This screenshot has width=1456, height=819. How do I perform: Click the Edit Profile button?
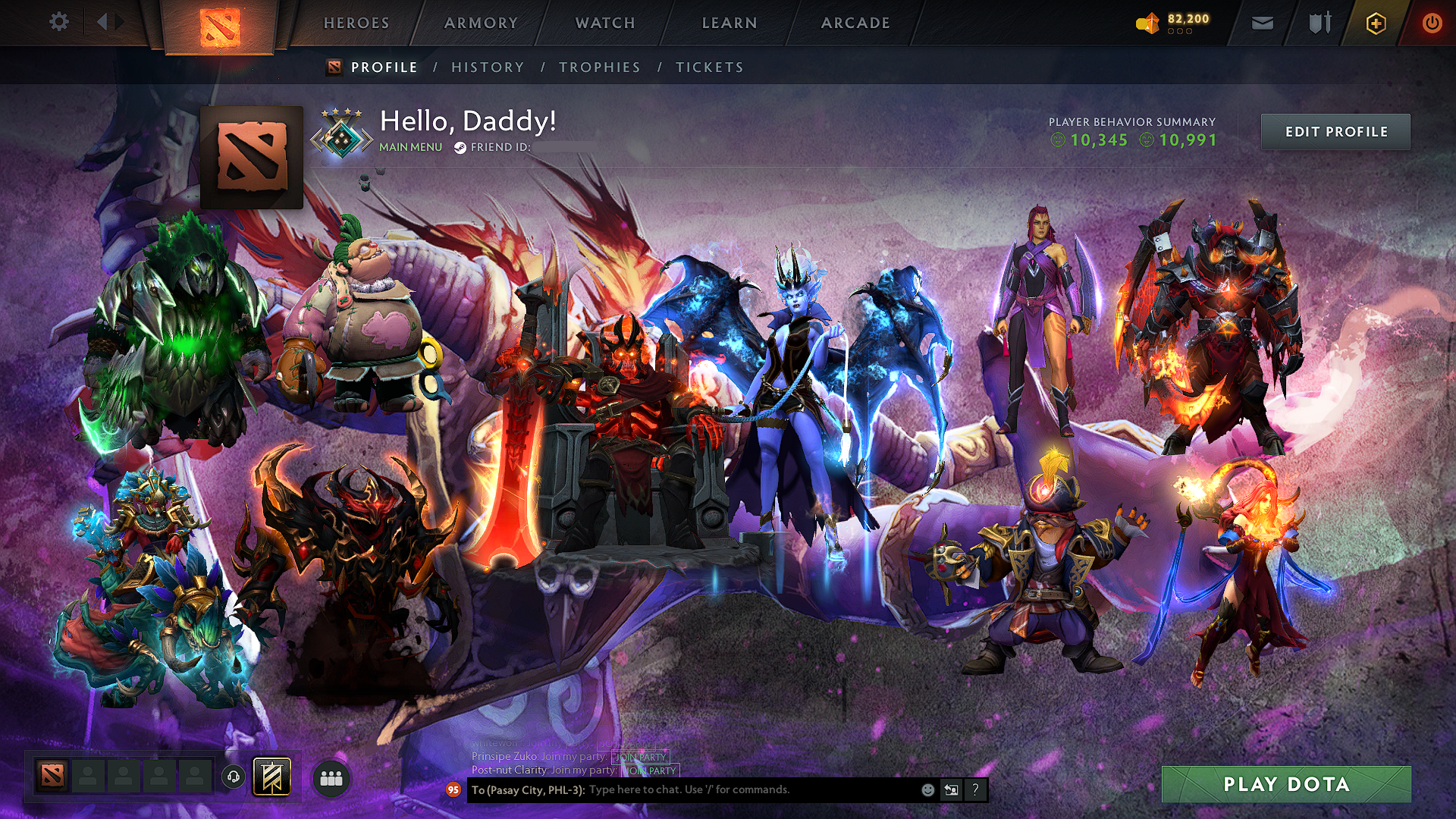pyautogui.click(x=1335, y=132)
